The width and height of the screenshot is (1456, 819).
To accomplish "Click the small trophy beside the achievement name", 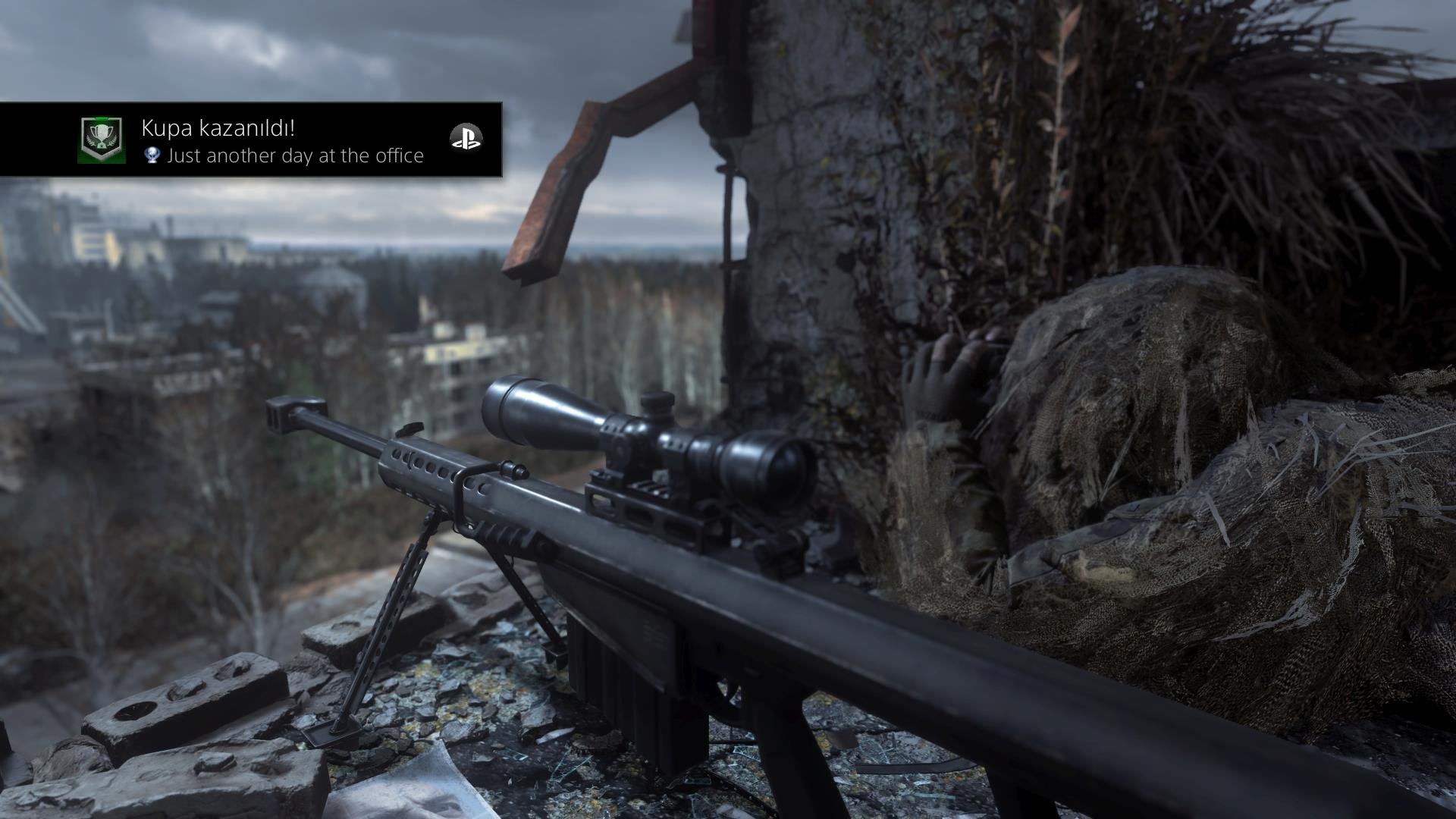I will 152,156.
